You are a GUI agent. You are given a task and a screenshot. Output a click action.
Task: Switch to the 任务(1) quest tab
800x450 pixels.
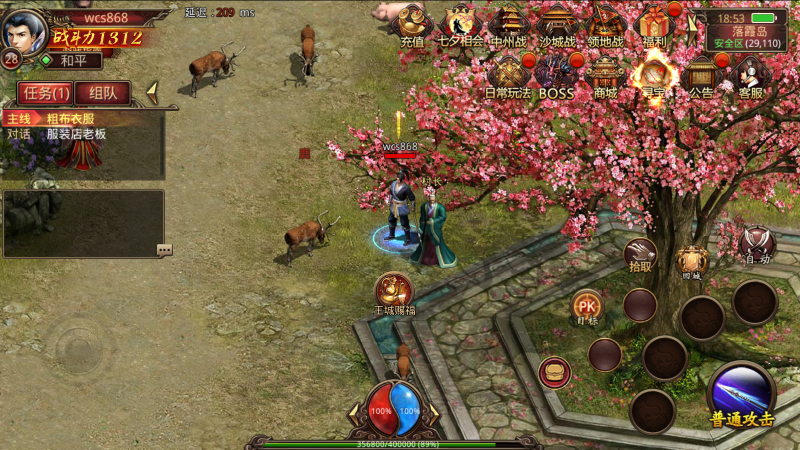[x=44, y=93]
